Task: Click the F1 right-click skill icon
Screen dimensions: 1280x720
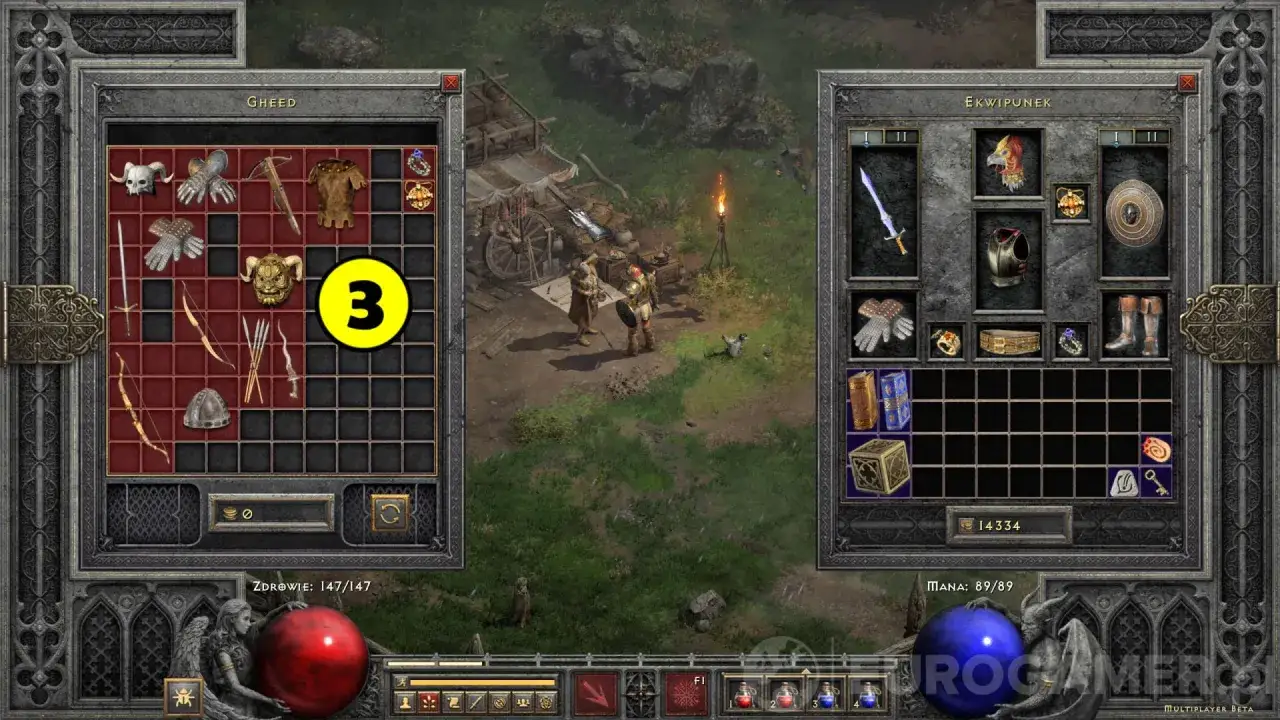Action: click(x=685, y=693)
